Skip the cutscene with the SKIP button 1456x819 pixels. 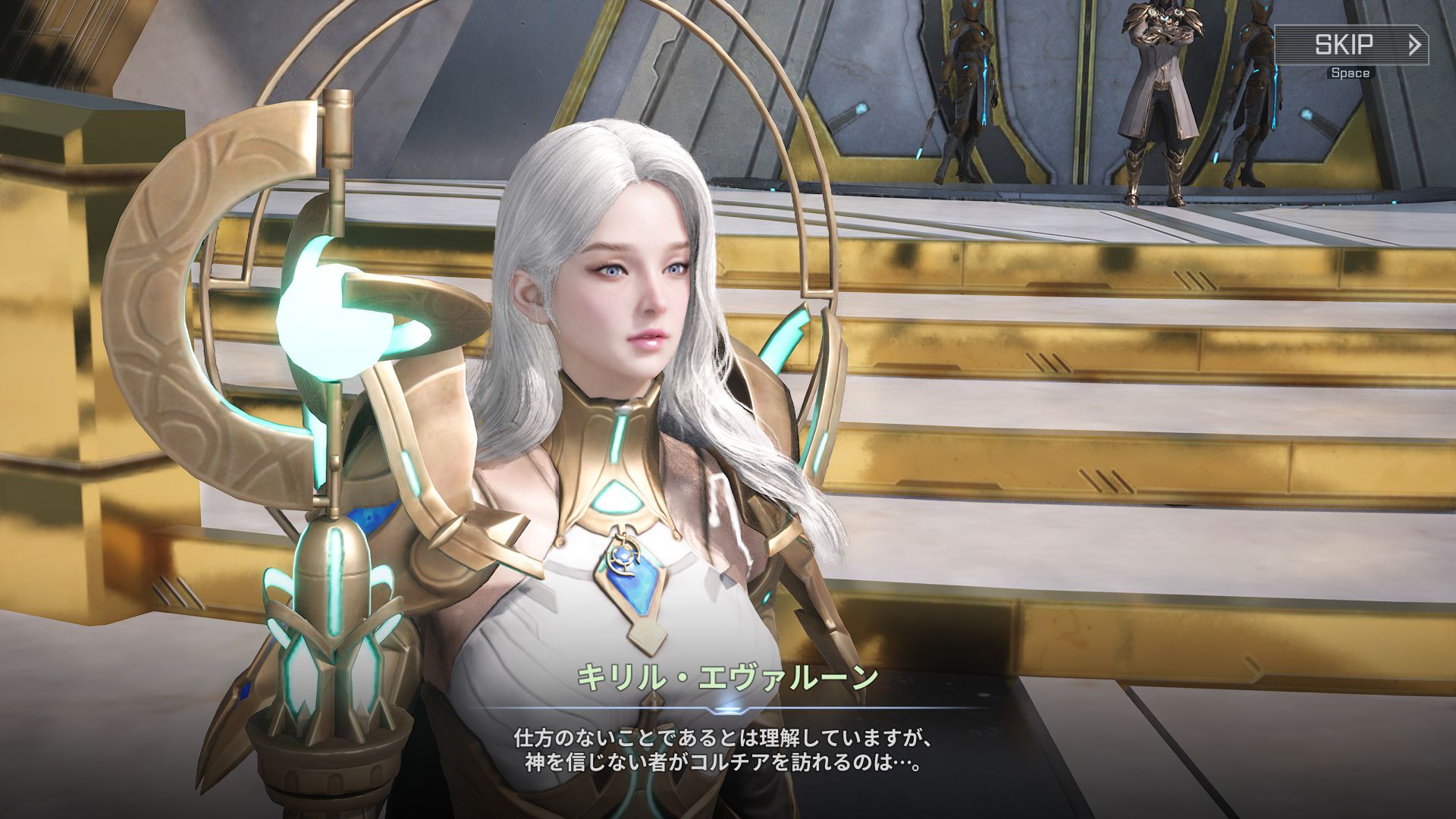pyautogui.click(x=1351, y=45)
